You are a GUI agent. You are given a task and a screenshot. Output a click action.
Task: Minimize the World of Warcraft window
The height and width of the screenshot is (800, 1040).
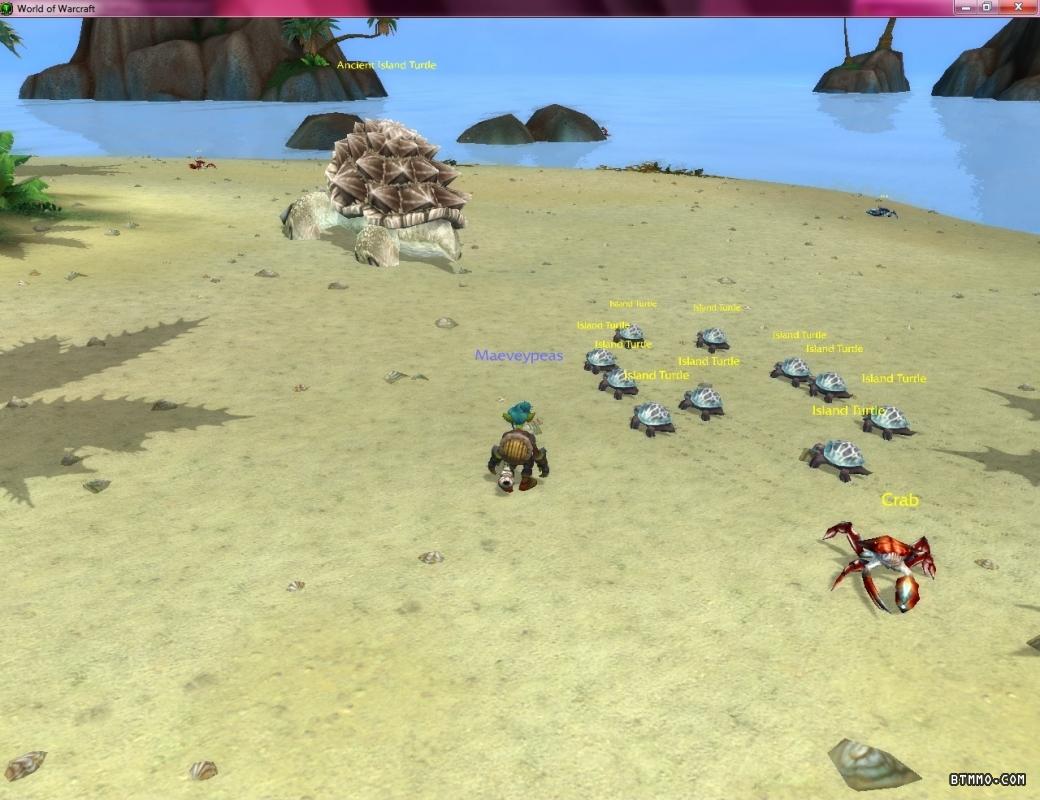[x=963, y=7]
